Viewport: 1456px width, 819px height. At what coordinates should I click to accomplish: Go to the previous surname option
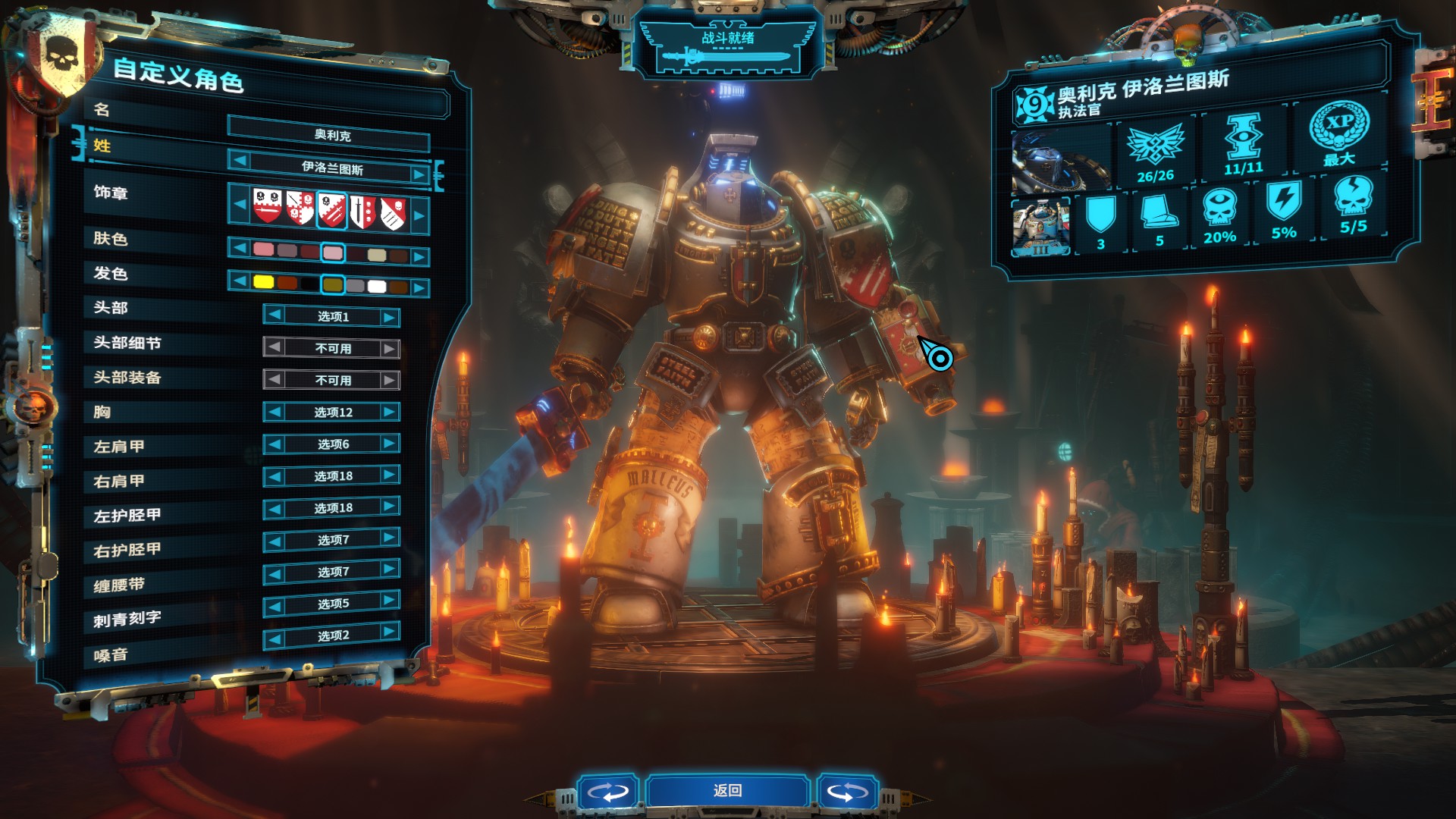240,160
